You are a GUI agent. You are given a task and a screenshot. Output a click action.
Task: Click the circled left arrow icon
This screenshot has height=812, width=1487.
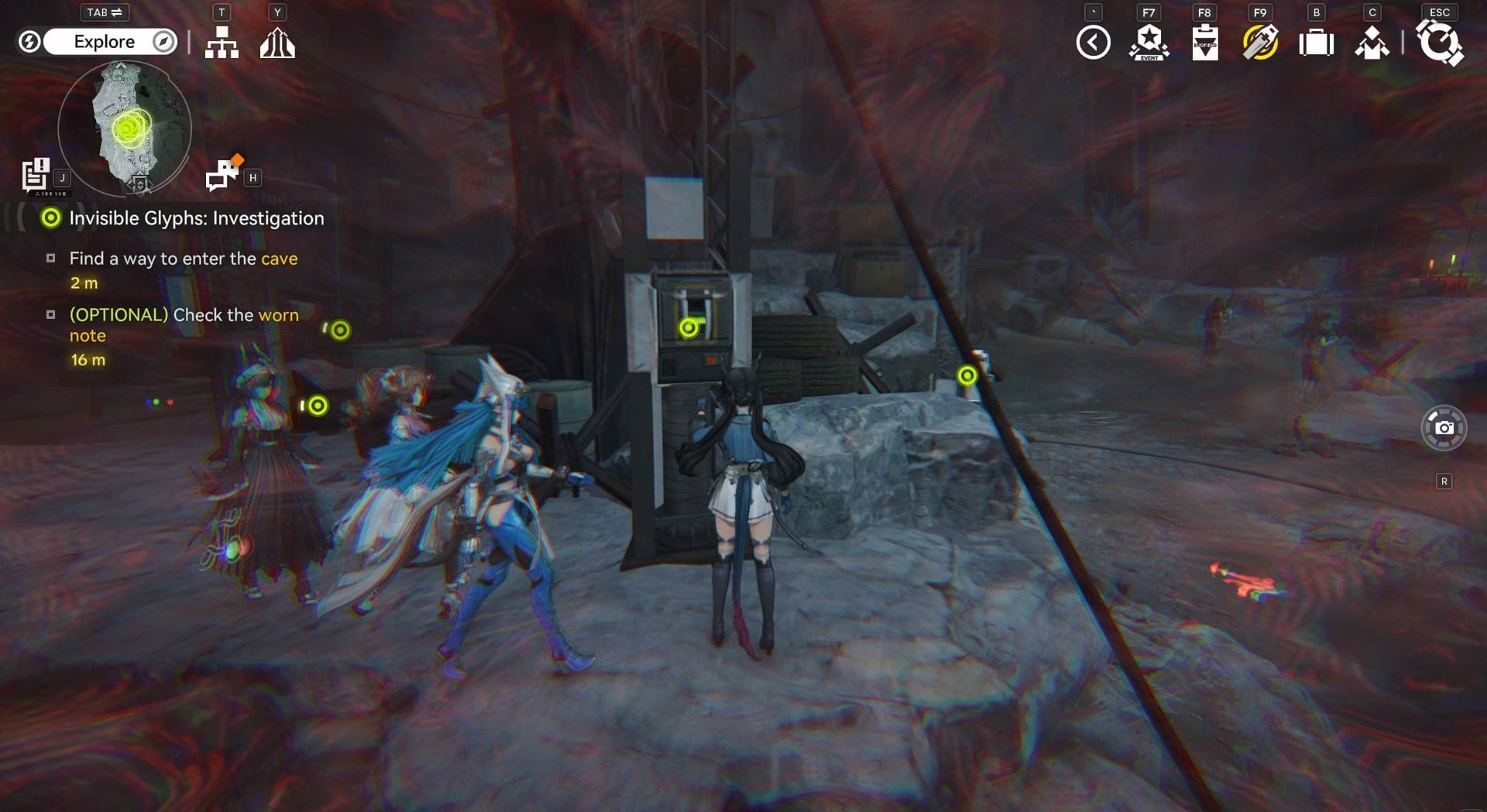click(1093, 43)
